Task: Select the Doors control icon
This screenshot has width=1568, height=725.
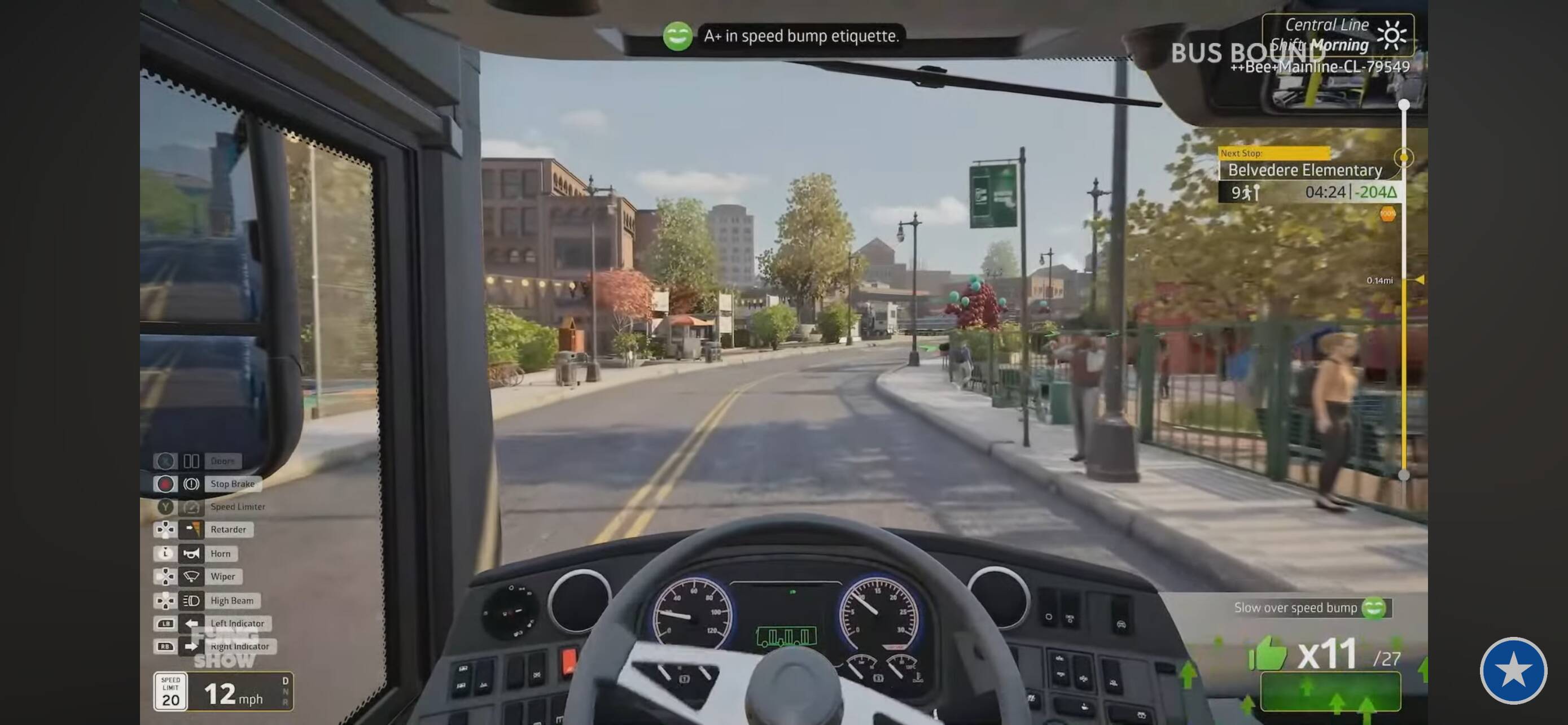Action: click(x=191, y=461)
